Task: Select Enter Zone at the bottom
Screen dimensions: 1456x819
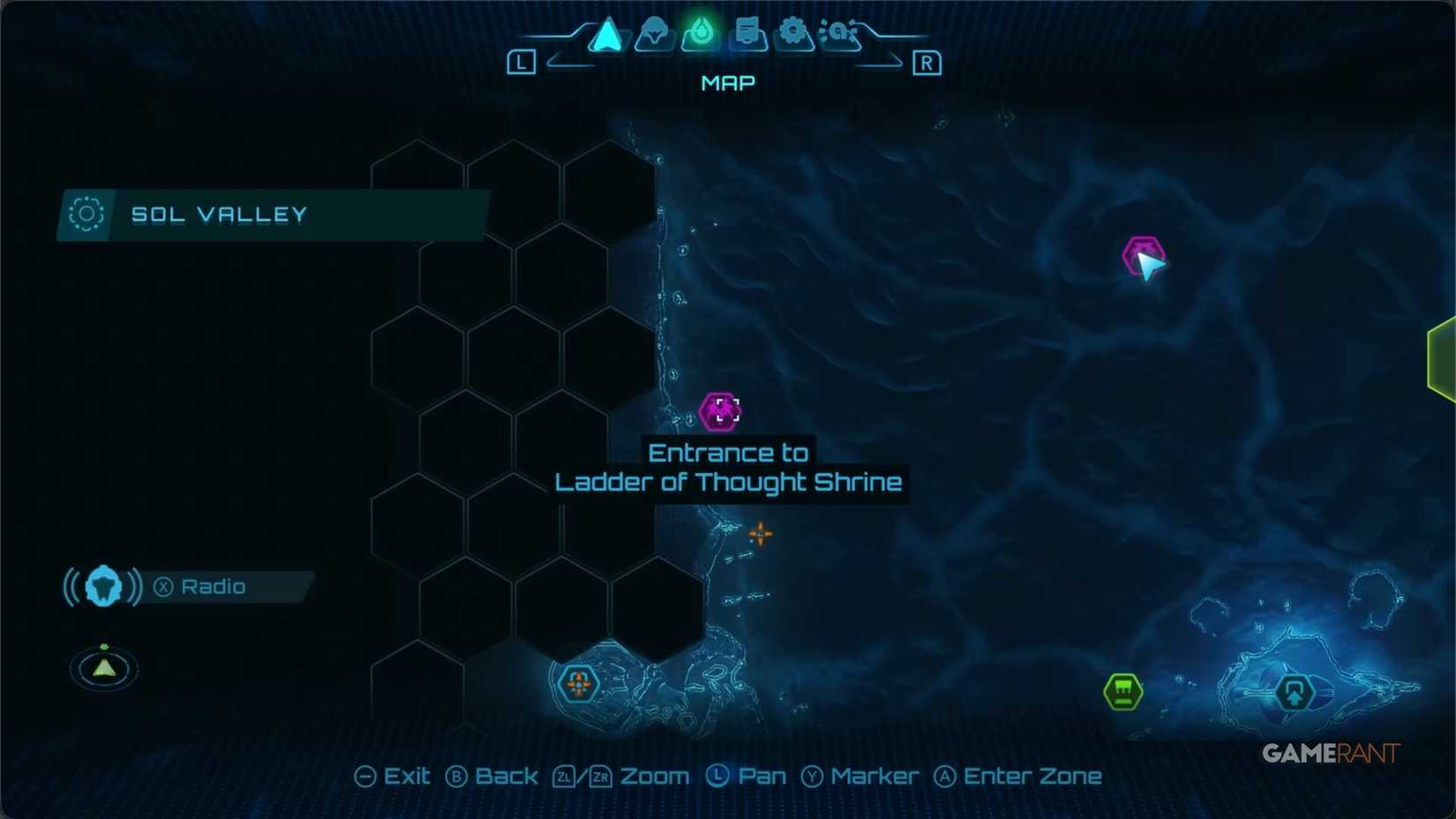Action: (x=1019, y=776)
